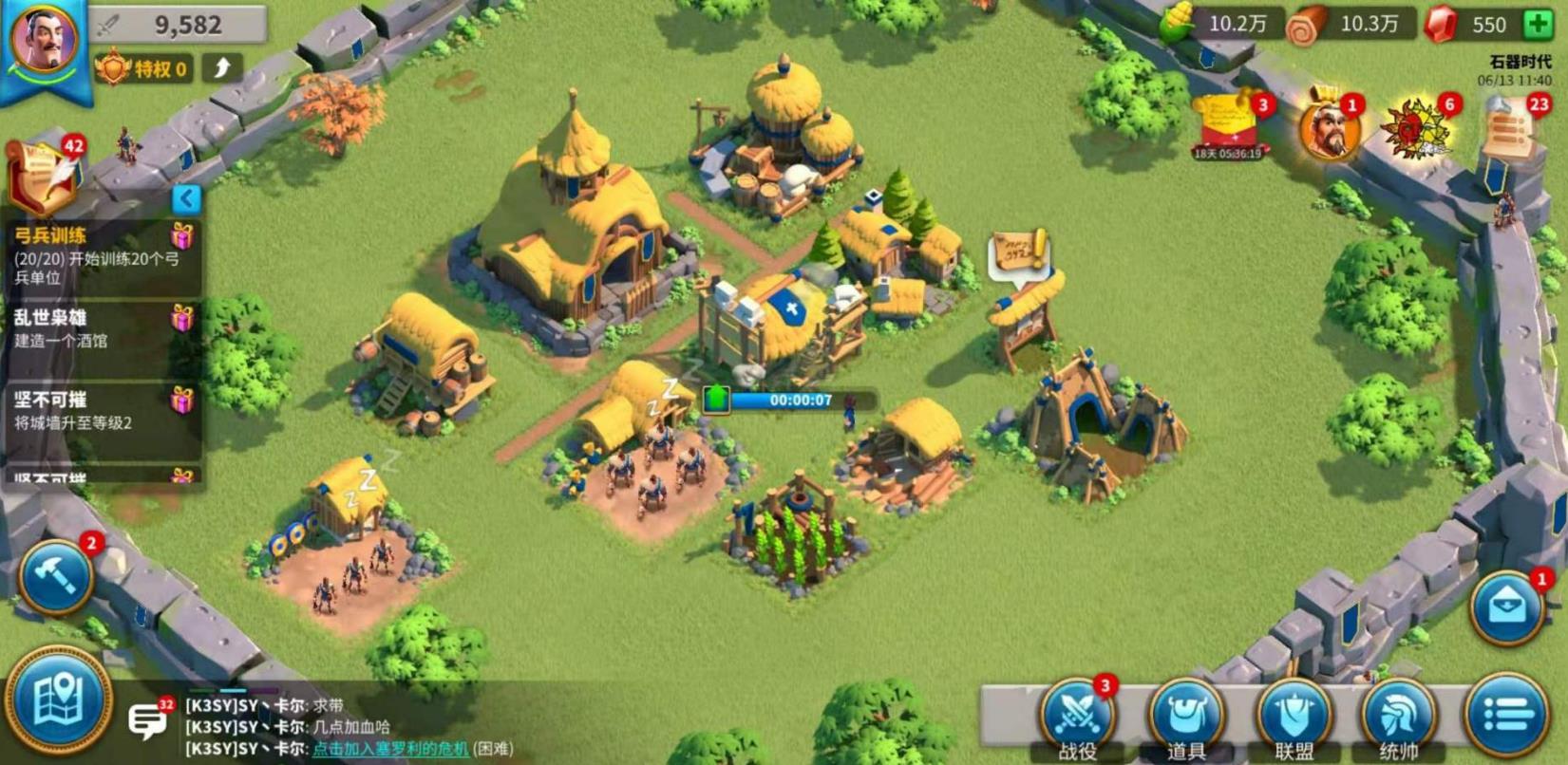Open the red scroll timed event
Viewport: 1568px width, 765px height.
coord(1228,125)
